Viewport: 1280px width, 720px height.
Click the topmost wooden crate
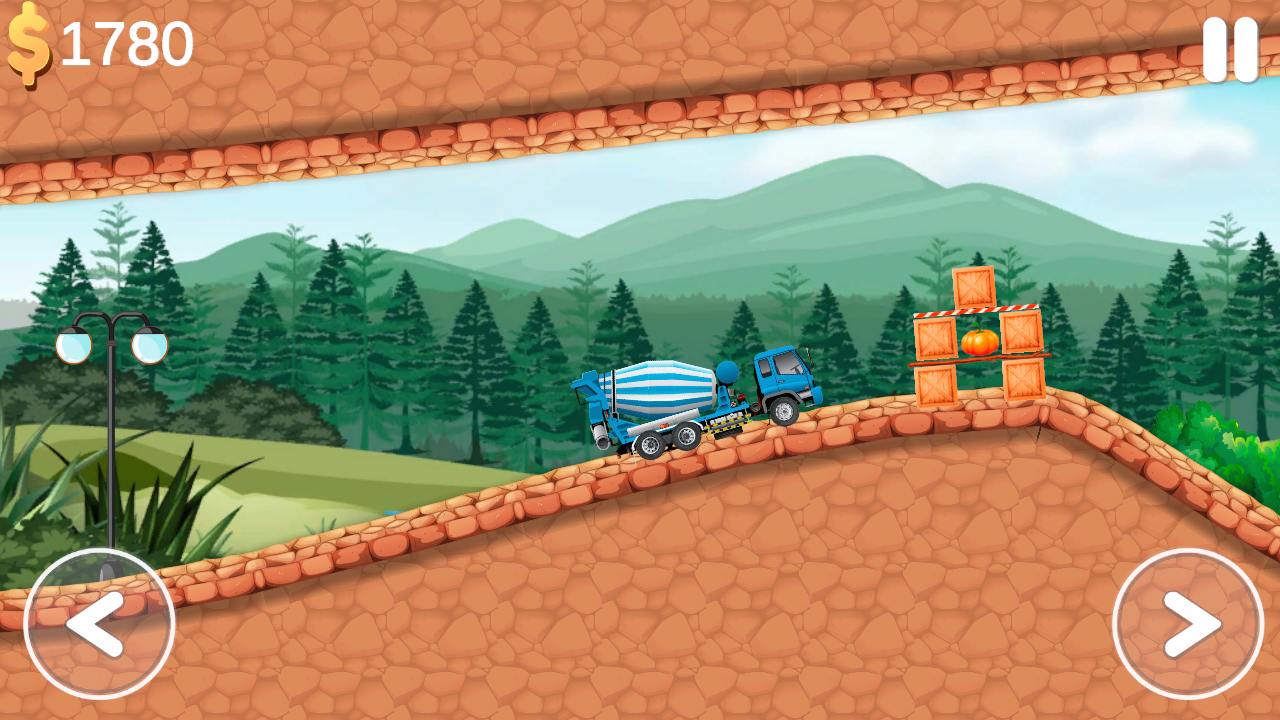tap(975, 288)
